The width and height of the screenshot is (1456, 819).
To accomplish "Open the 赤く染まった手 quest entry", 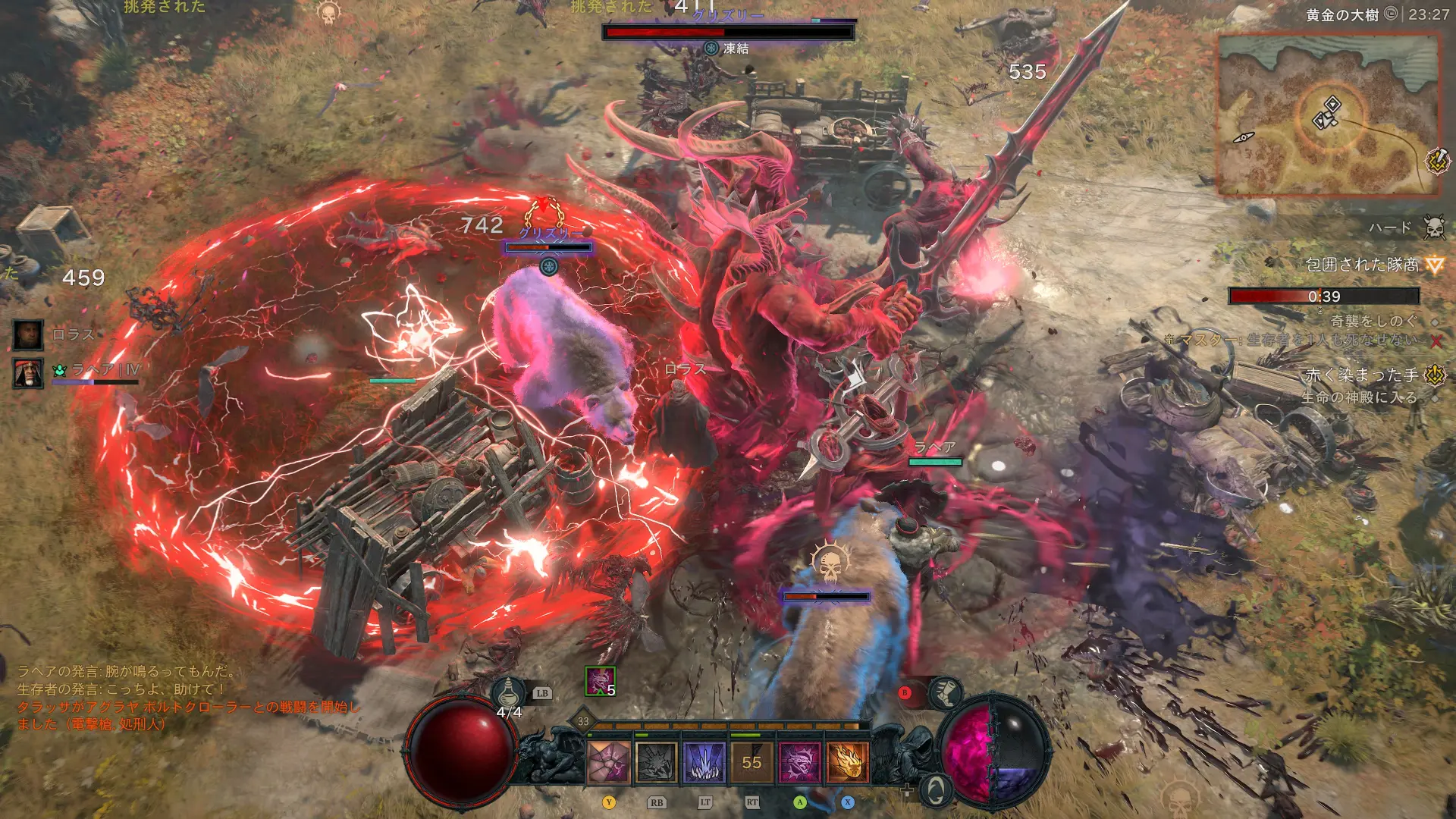I will (1362, 375).
